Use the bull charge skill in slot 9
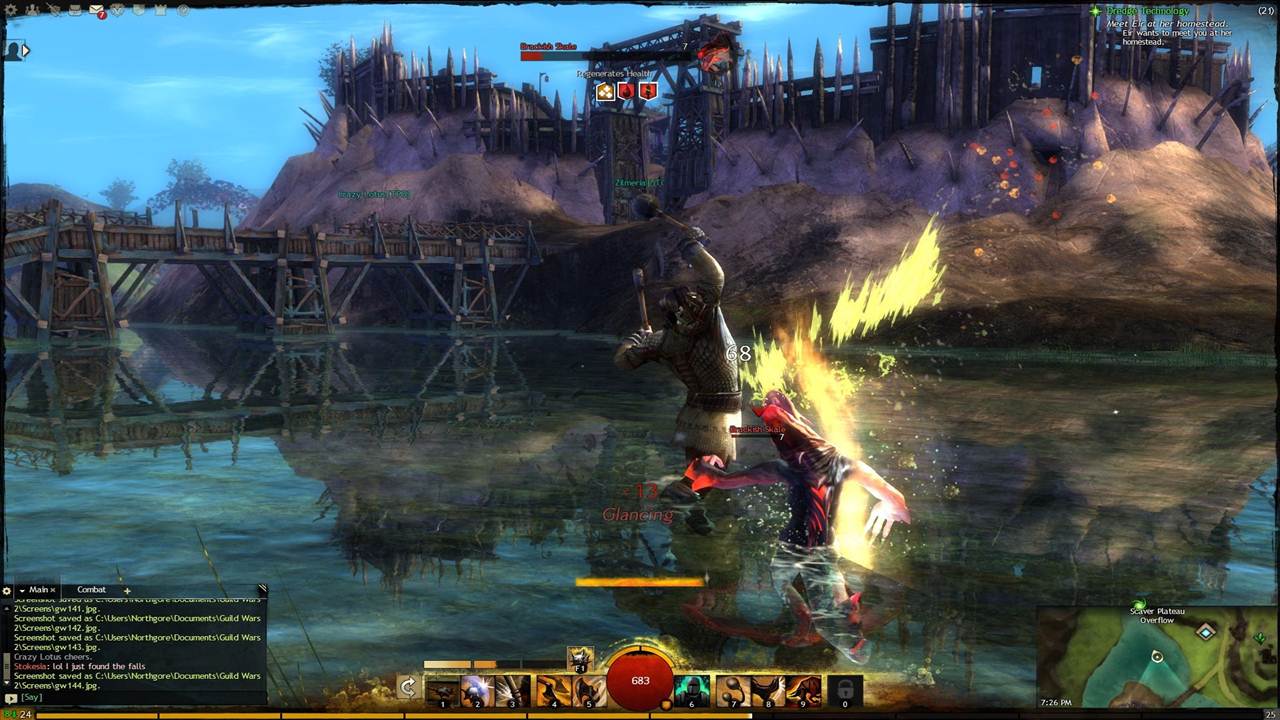Screen dimensions: 1280x720 pyautogui.click(x=803, y=690)
